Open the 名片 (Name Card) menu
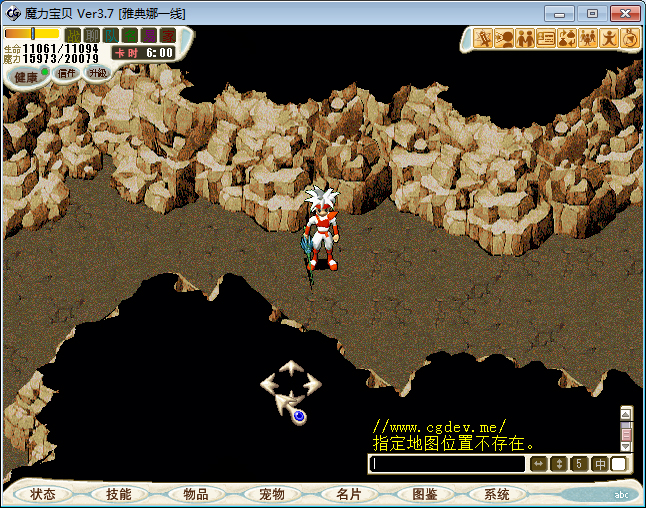 coord(348,494)
